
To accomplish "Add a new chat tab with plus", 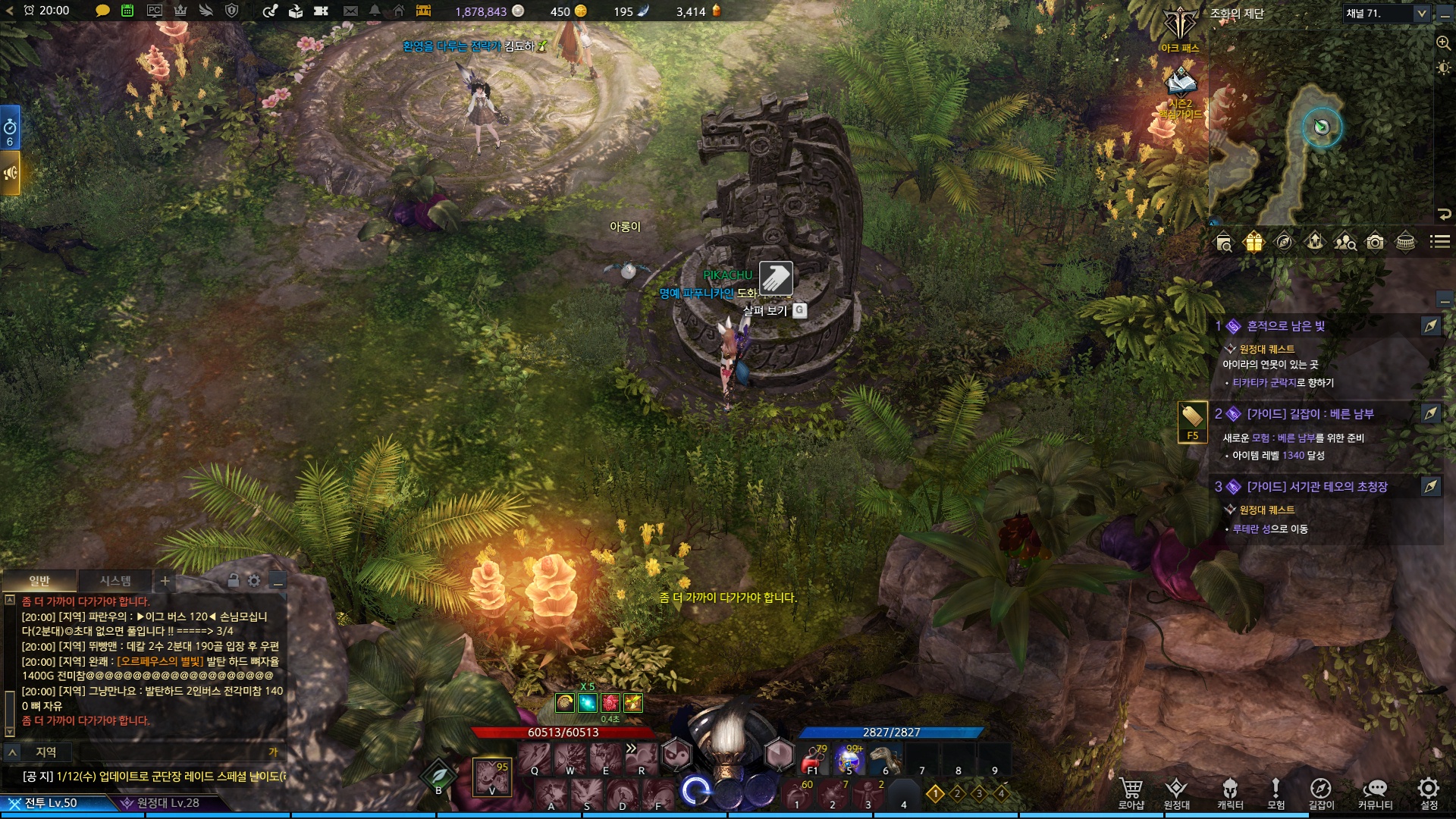I will 165,582.
